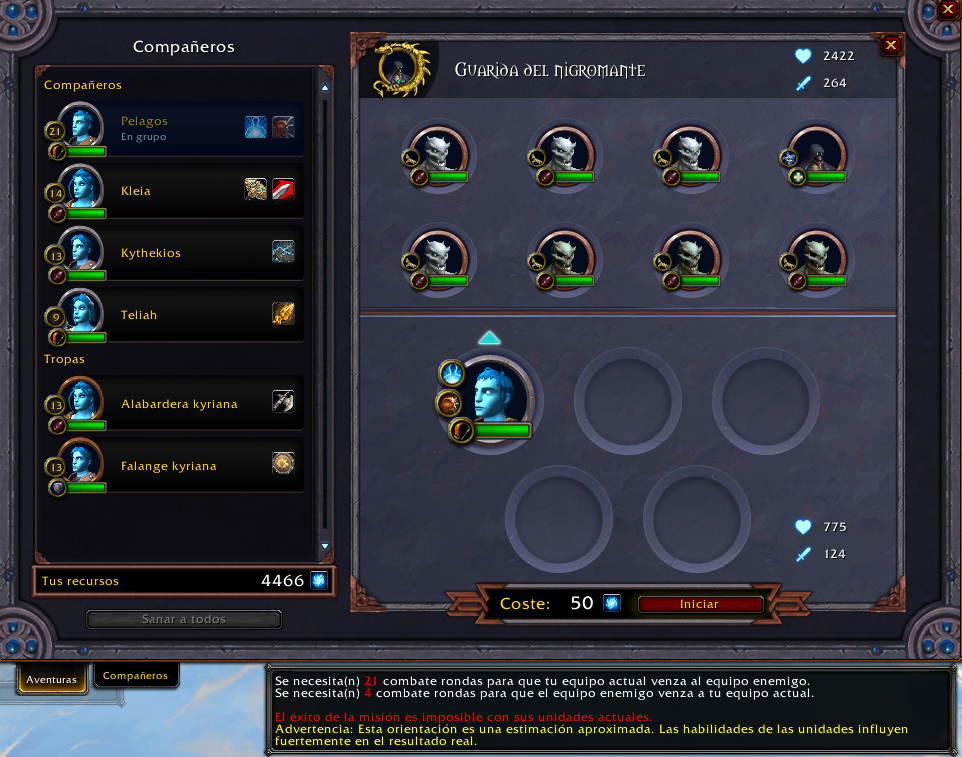The width and height of the screenshot is (962, 757).
Task: Close the adventures window
Action: (948, 10)
